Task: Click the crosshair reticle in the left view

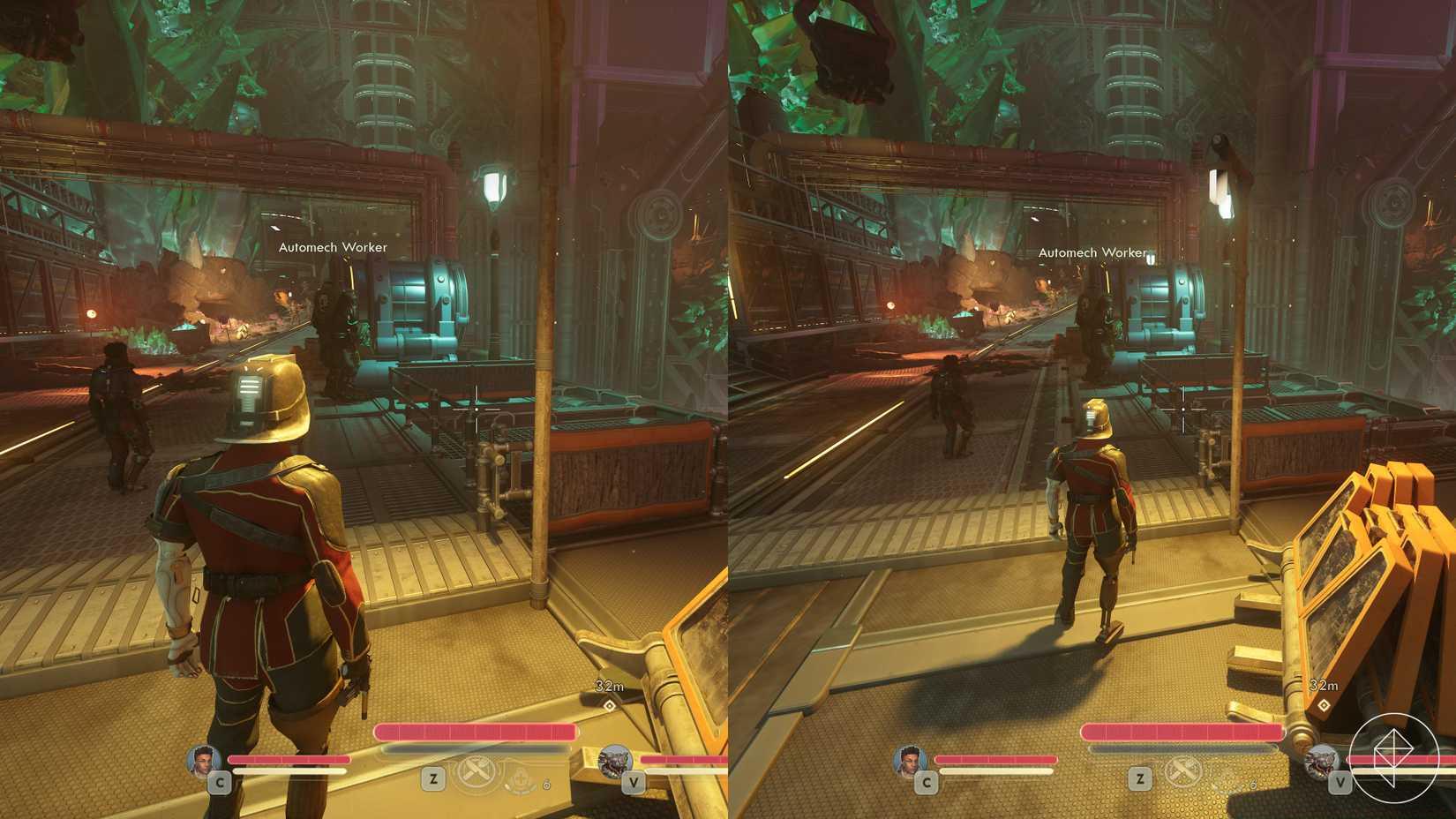Action: (475, 409)
